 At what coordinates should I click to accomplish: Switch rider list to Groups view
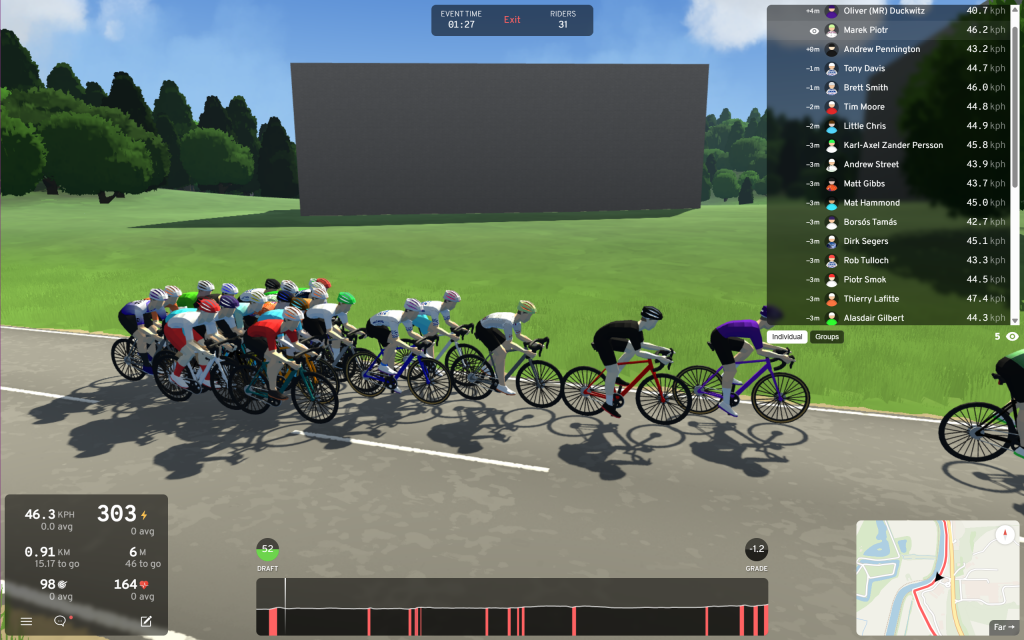click(827, 337)
